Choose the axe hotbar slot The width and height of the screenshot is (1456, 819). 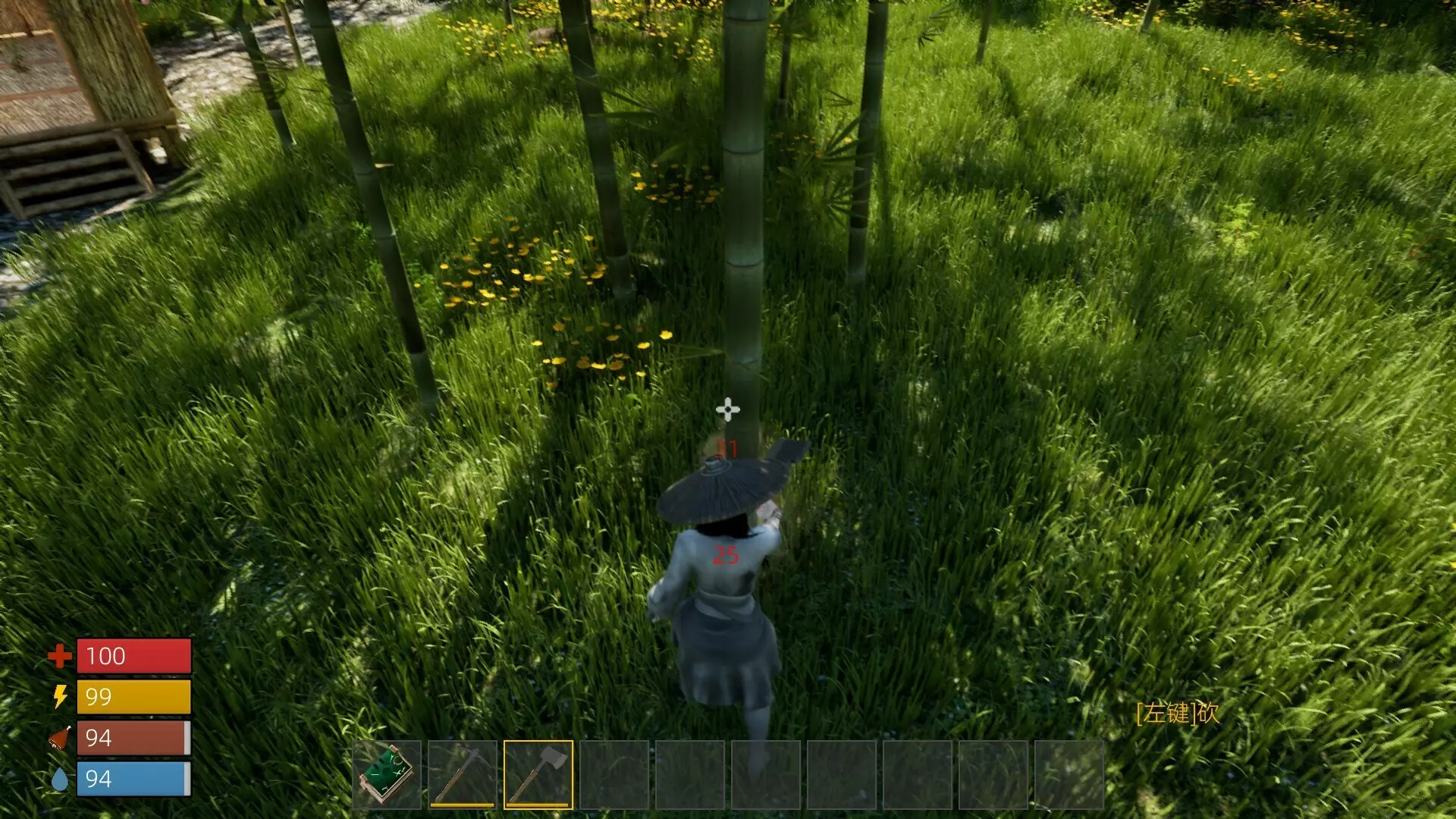[538, 774]
